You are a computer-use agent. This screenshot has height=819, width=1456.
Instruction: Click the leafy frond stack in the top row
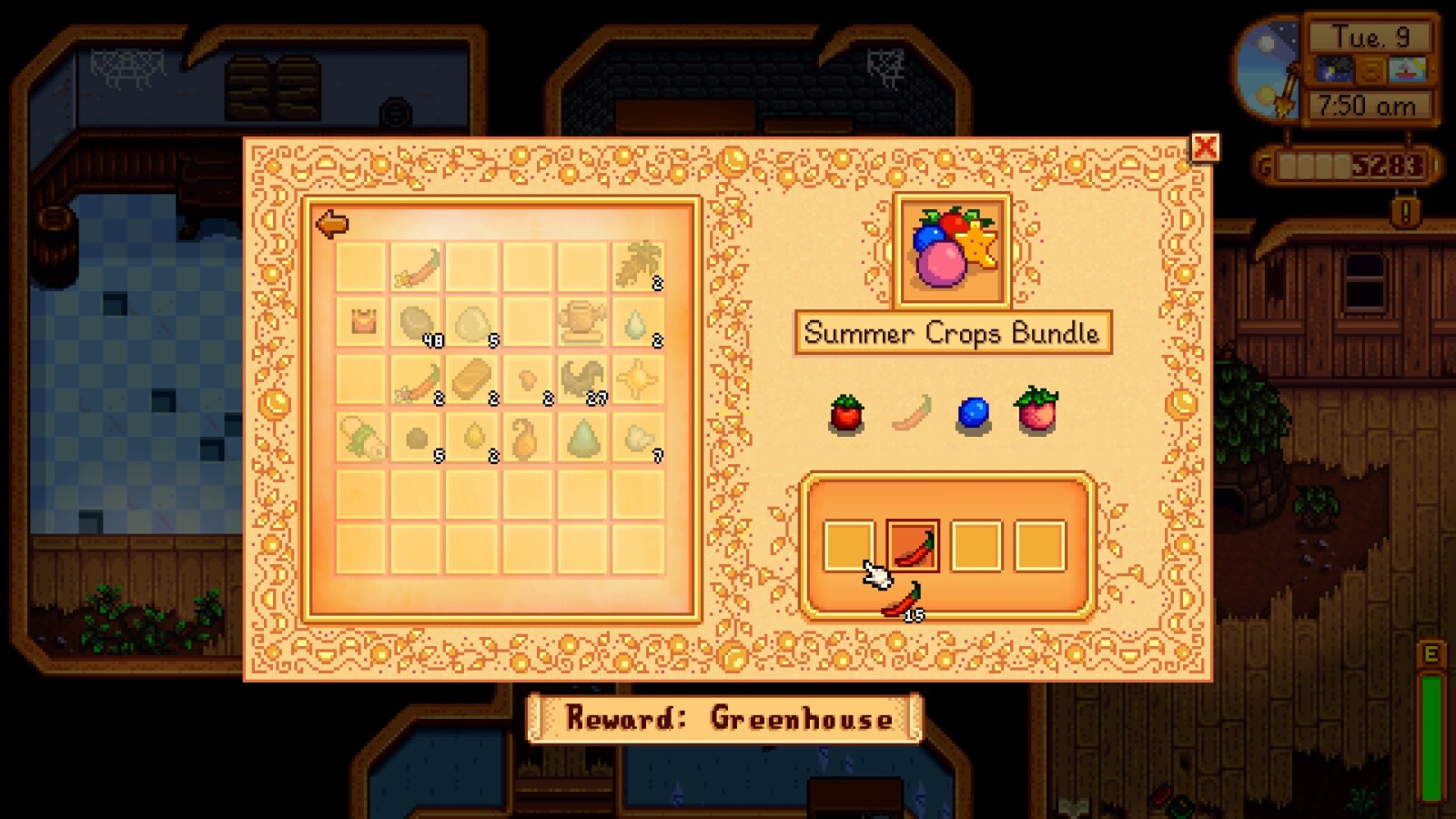638,266
